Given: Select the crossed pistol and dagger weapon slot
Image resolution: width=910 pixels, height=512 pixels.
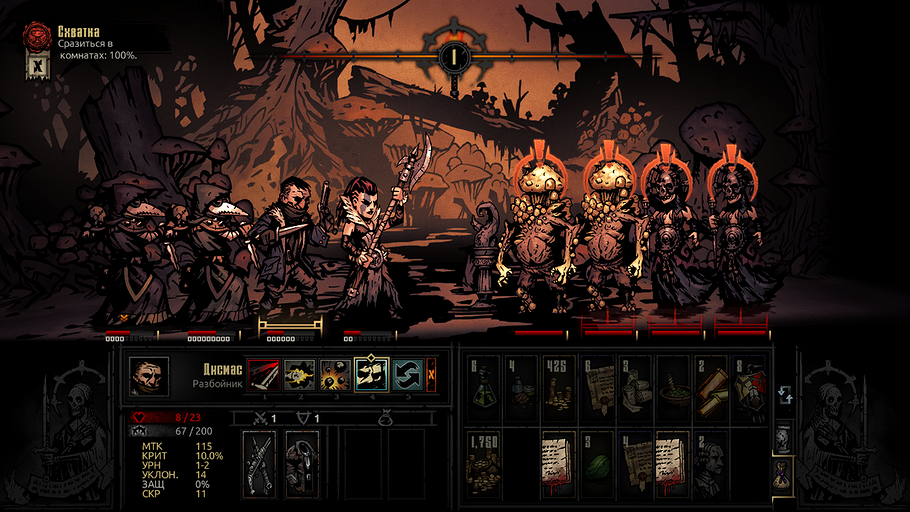Looking at the screenshot, I should (x=261, y=463).
